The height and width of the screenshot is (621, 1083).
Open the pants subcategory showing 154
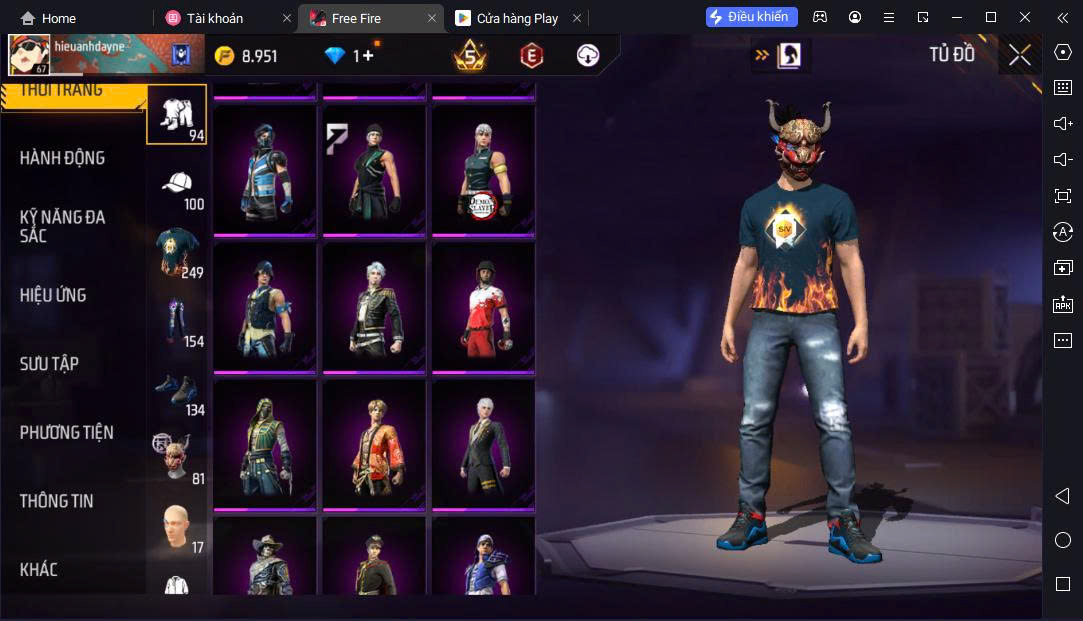click(x=177, y=322)
